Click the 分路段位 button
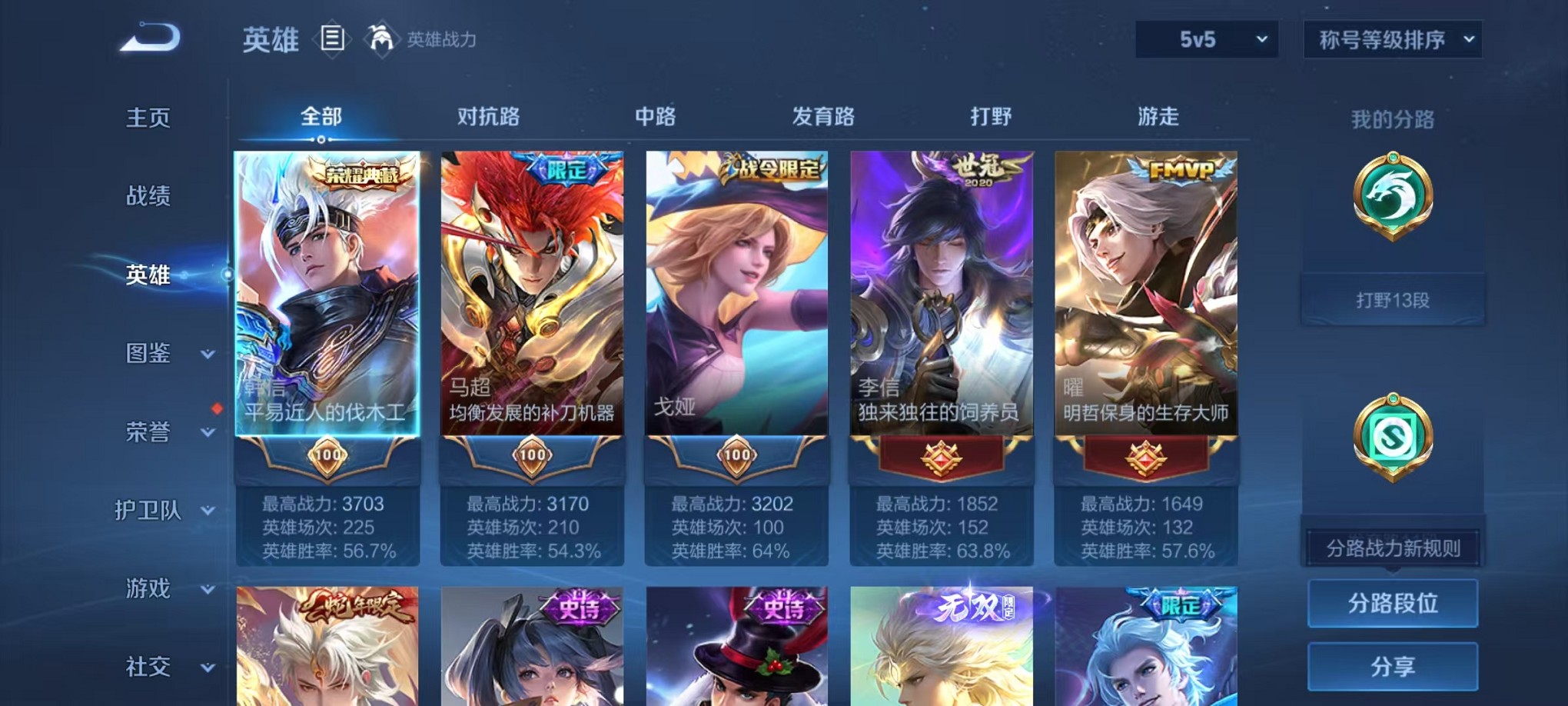1568x706 pixels. [1393, 603]
